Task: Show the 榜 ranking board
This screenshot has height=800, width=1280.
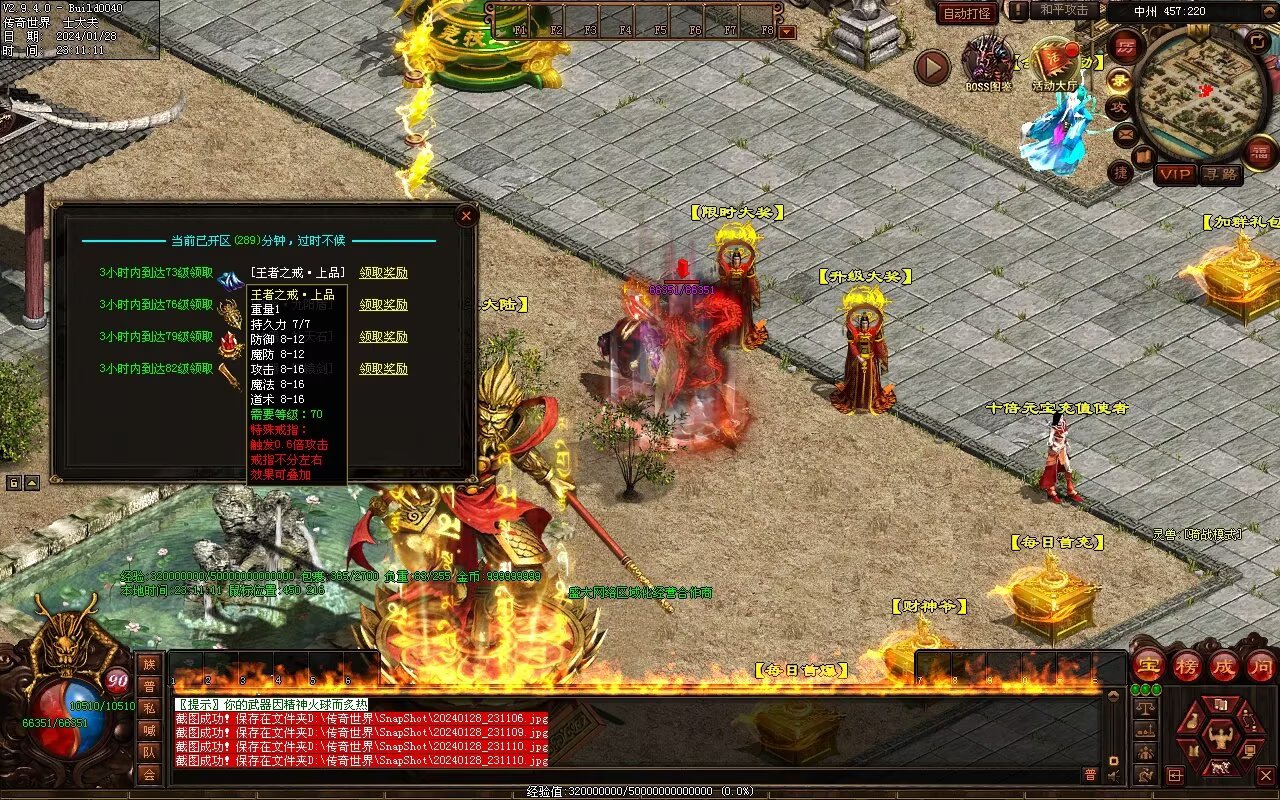Action: [1187, 666]
